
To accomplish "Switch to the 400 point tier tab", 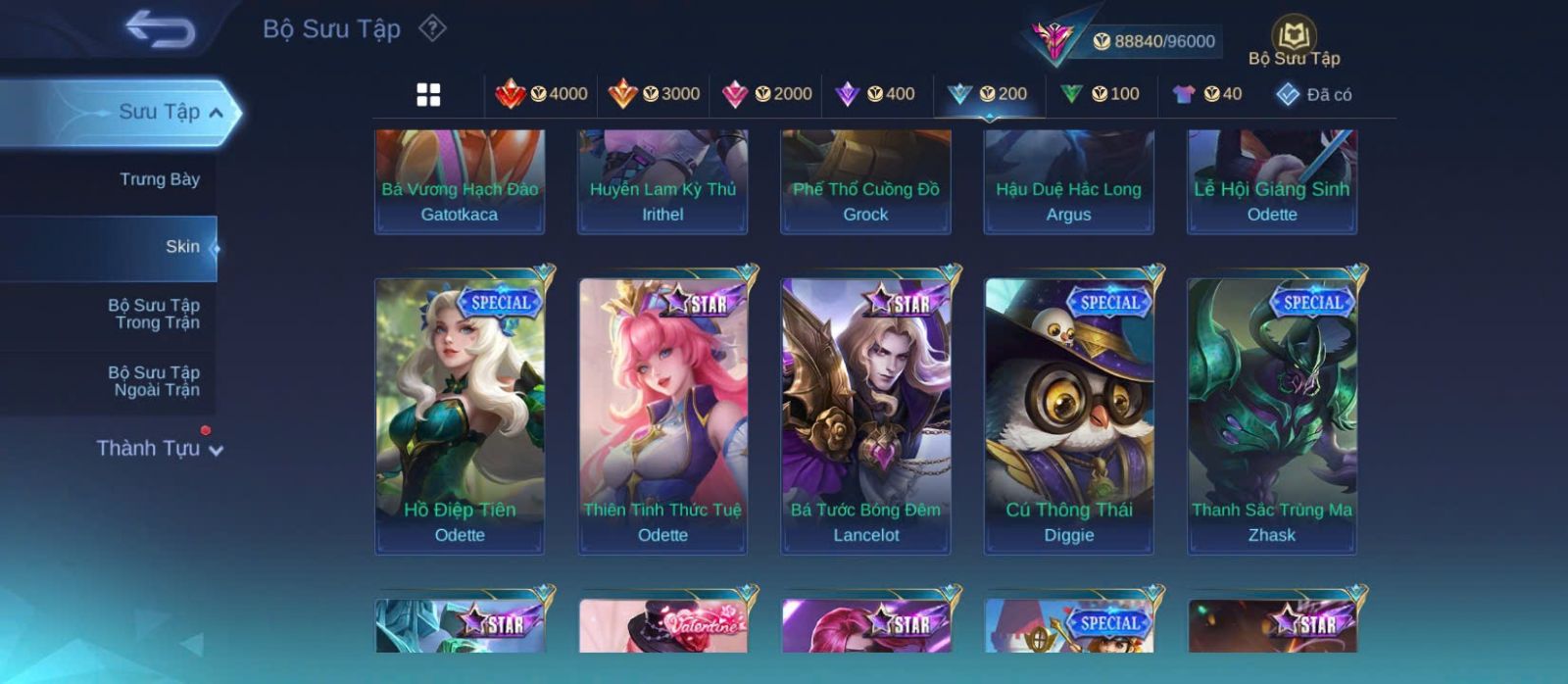I will tap(875, 94).
